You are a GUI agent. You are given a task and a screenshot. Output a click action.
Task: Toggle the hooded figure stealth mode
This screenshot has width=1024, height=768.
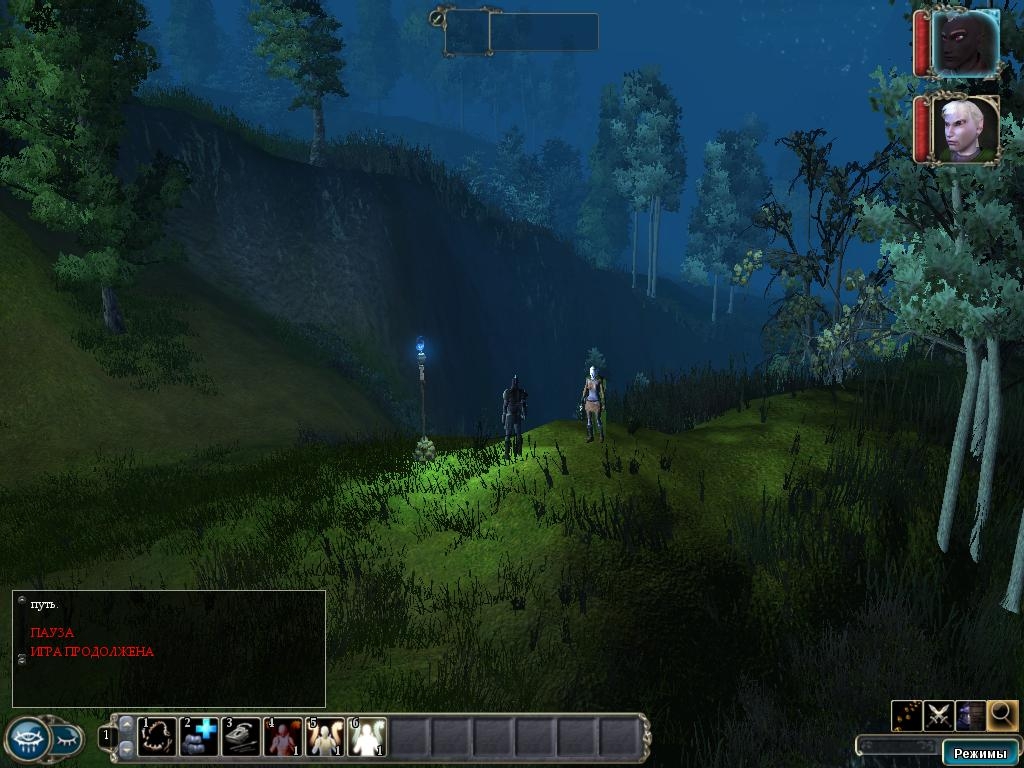(x=970, y=715)
